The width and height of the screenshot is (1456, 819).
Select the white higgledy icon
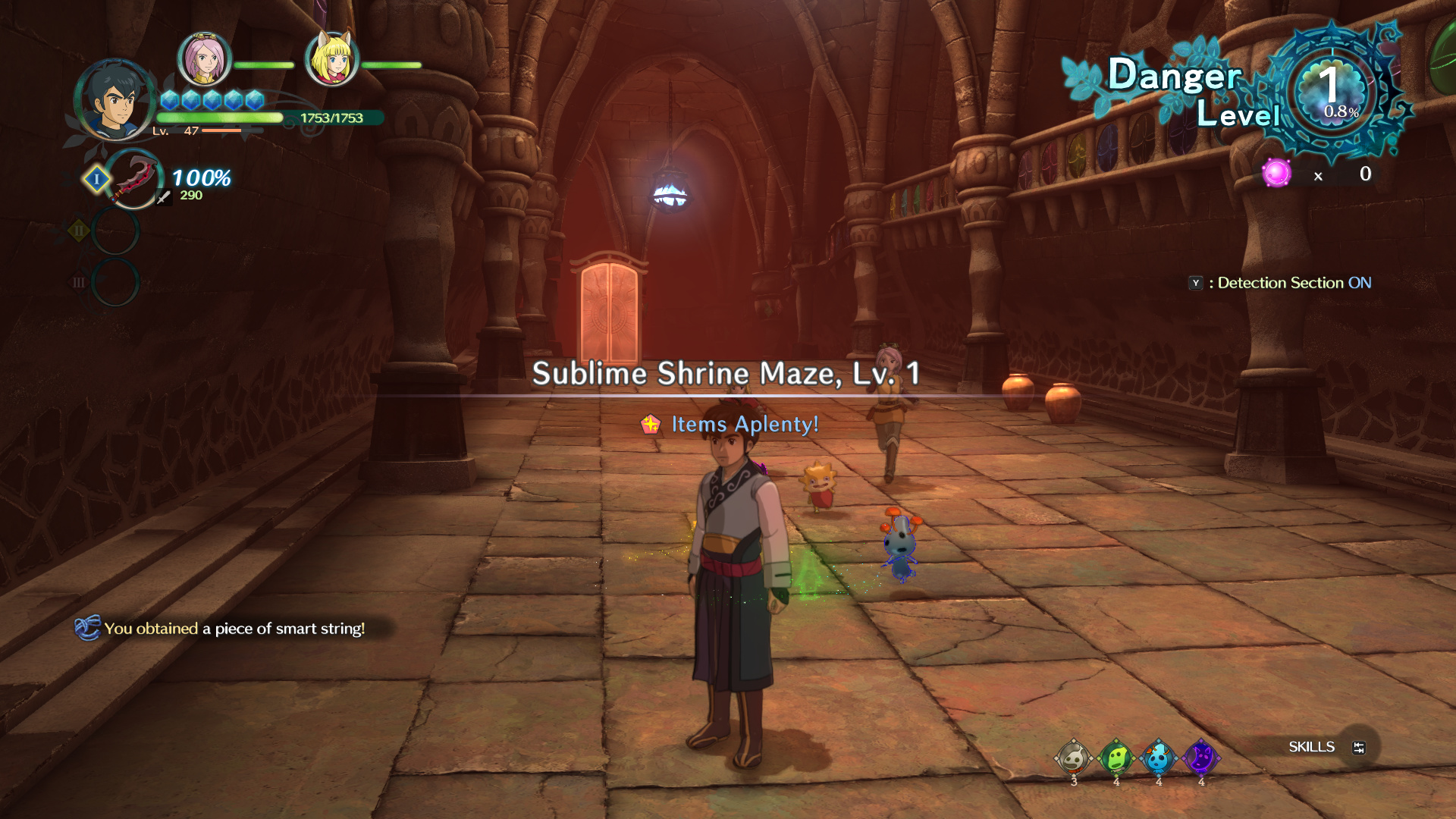coord(1073,758)
